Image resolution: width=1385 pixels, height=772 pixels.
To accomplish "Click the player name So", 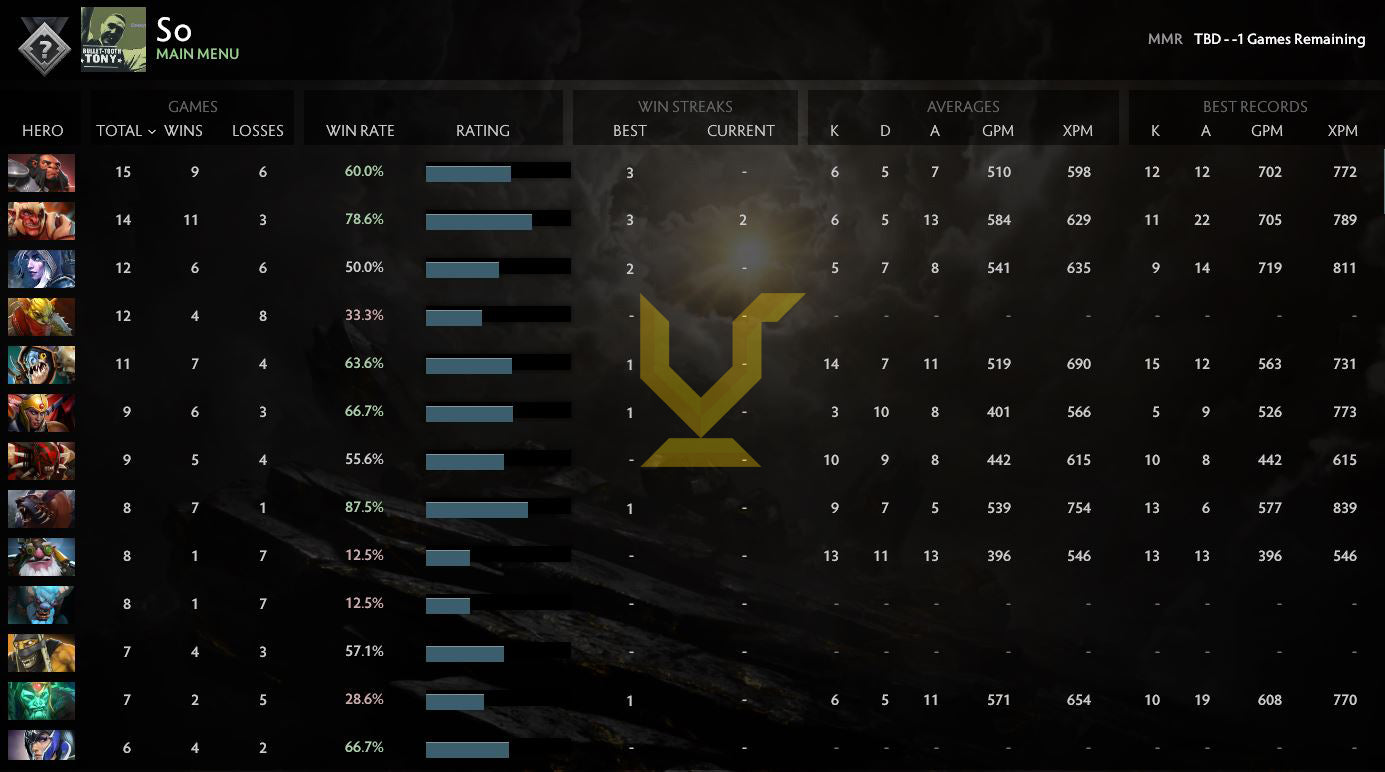I will [x=174, y=31].
